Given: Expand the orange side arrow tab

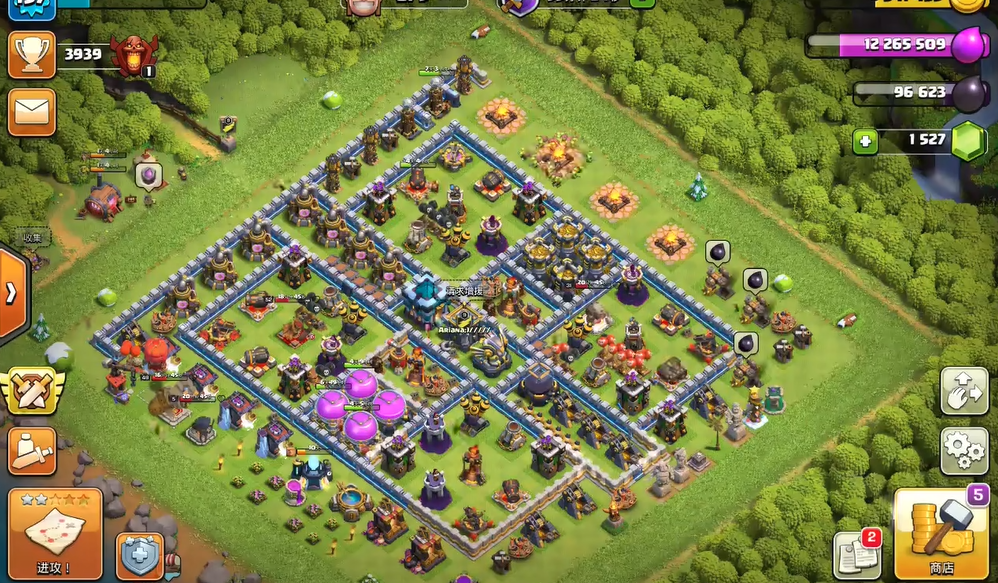Looking at the screenshot, I should point(11,294).
